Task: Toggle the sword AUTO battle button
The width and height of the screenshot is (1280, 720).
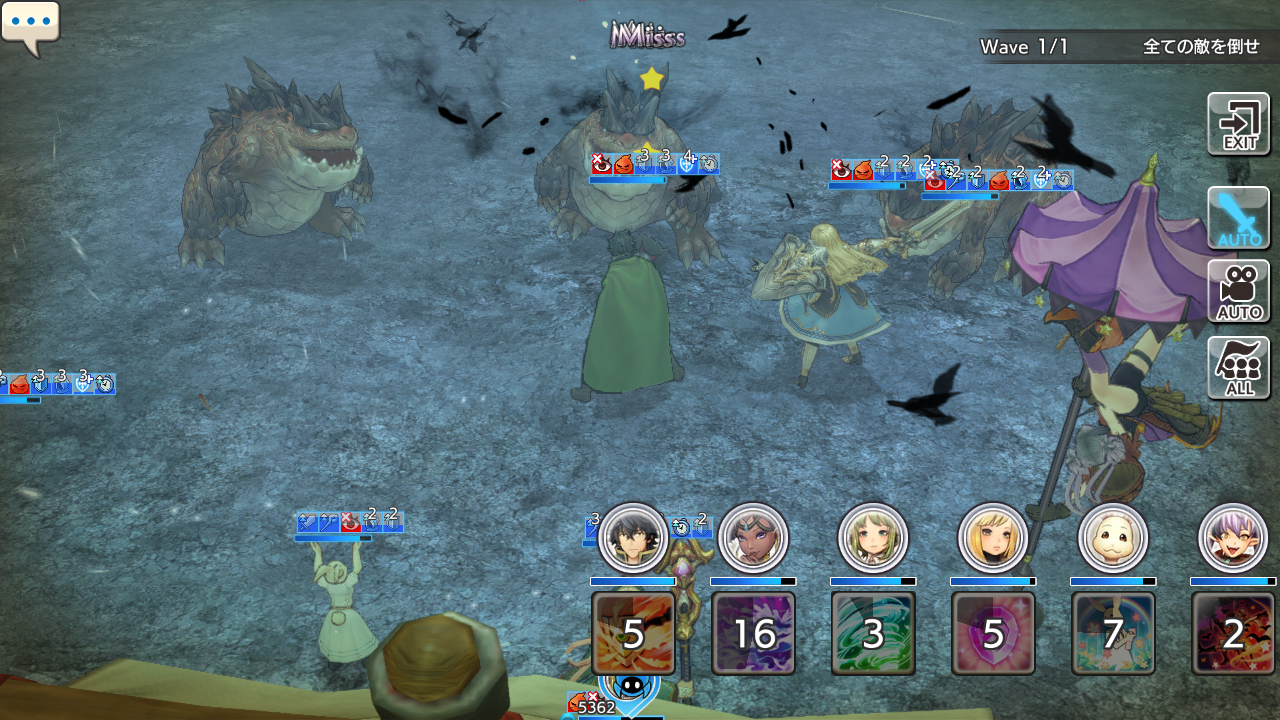Action: (x=1238, y=217)
